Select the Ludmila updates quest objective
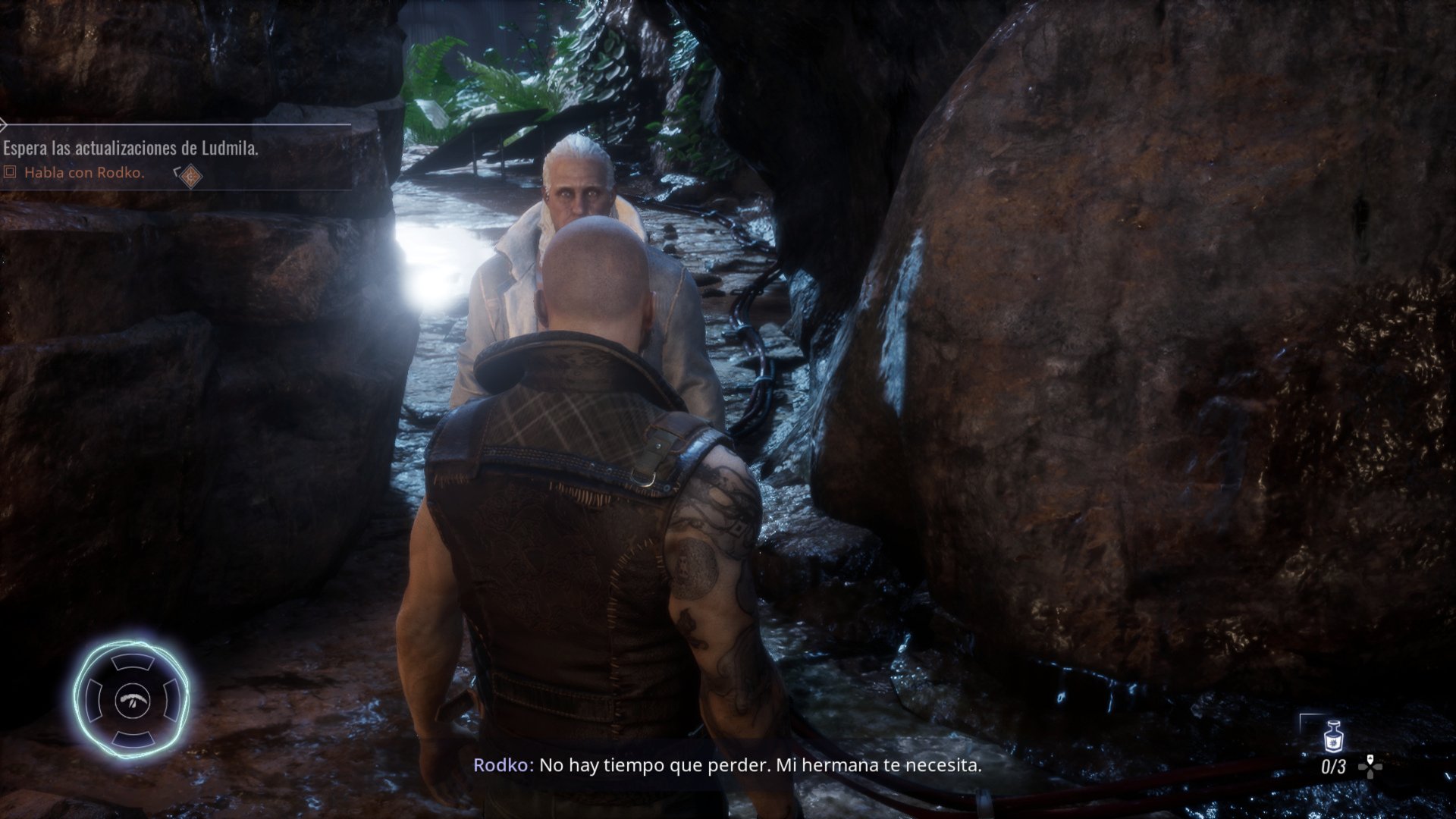The image size is (1456, 819). [x=130, y=149]
